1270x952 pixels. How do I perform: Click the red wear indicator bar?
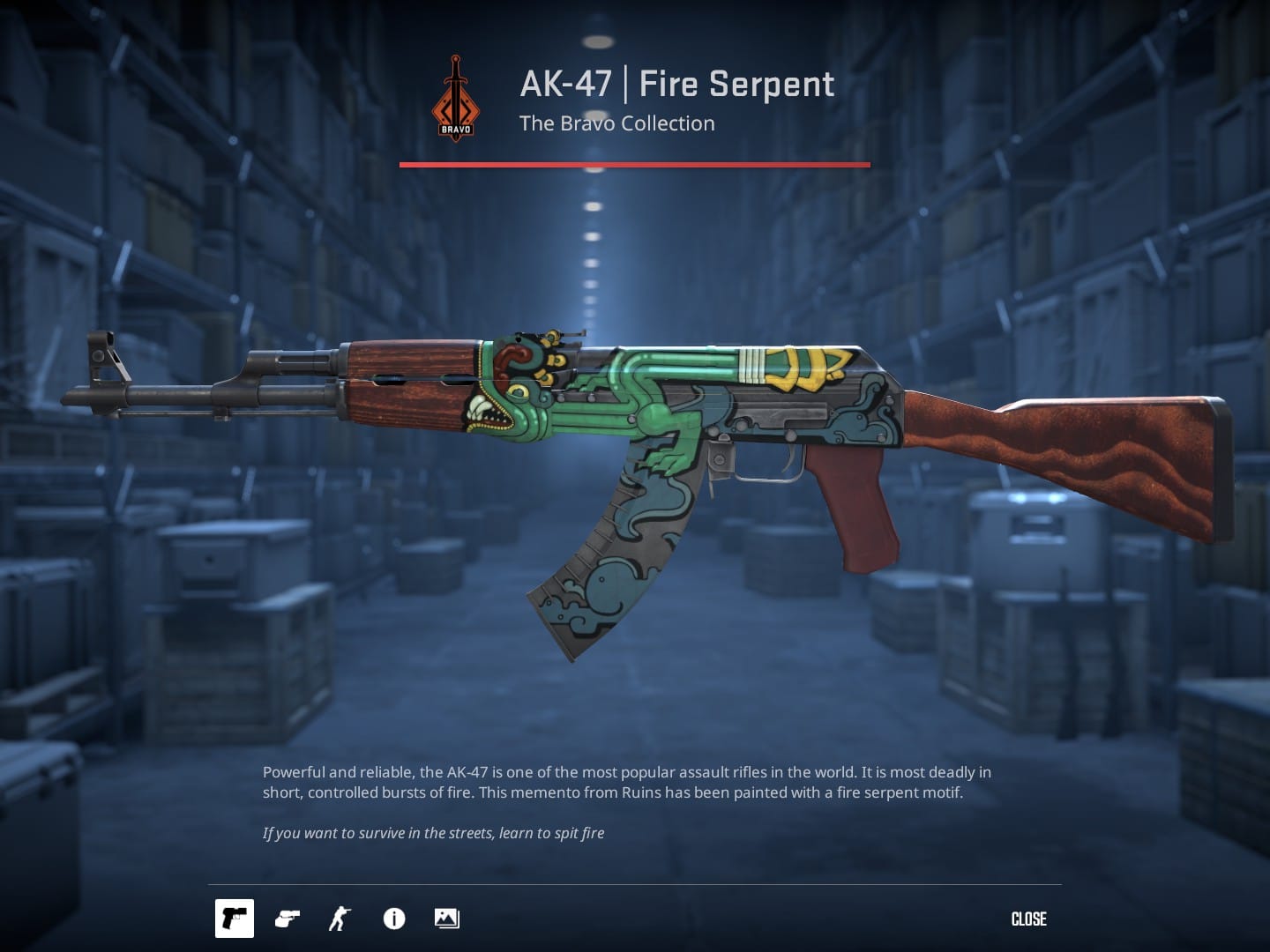point(633,164)
